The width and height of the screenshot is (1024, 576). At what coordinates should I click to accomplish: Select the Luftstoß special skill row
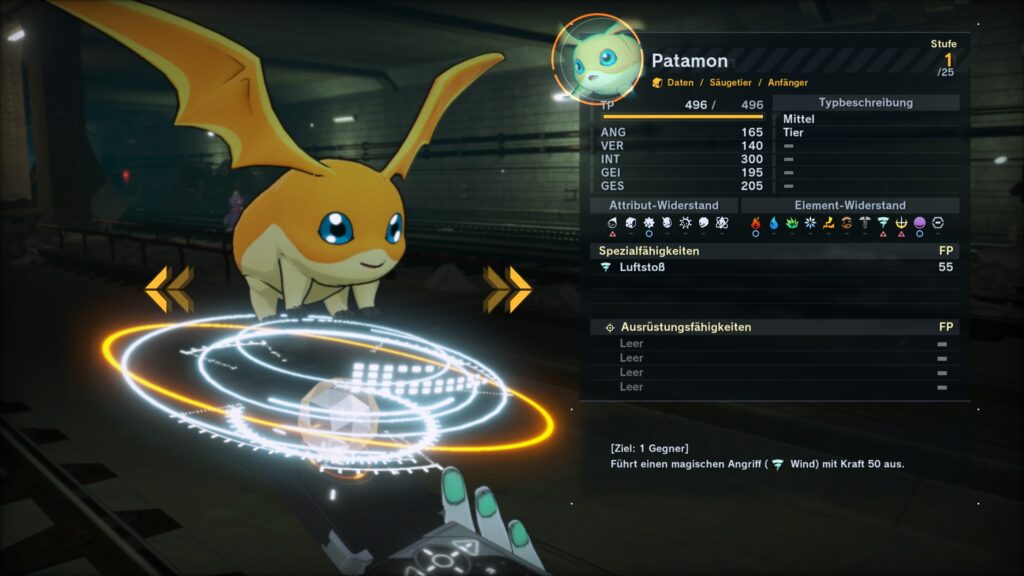[x=775, y=267]
